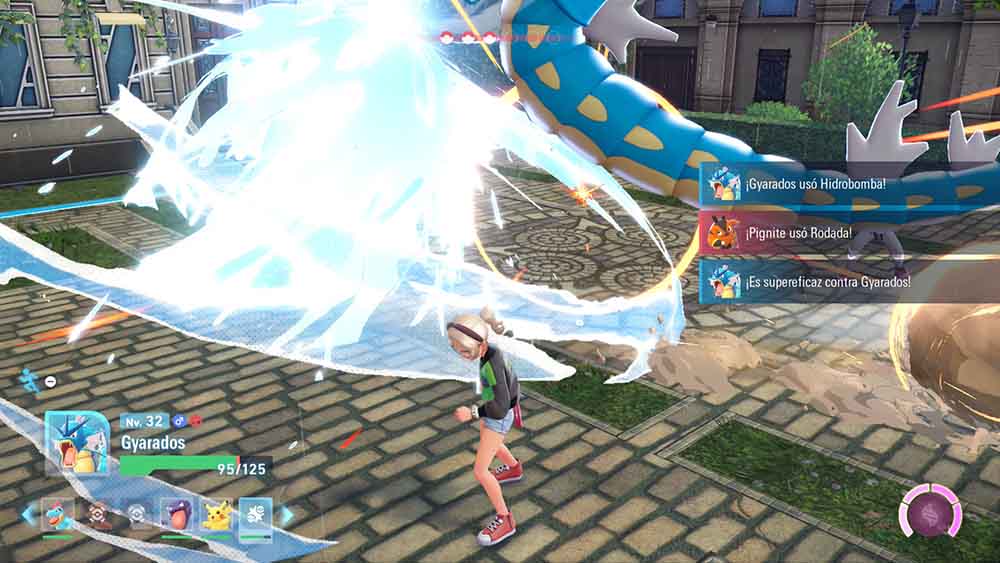The height and width of the screenshot is (563, 1000).
Task: Open the active Gyarados portrait
Action: pos(77,443)
